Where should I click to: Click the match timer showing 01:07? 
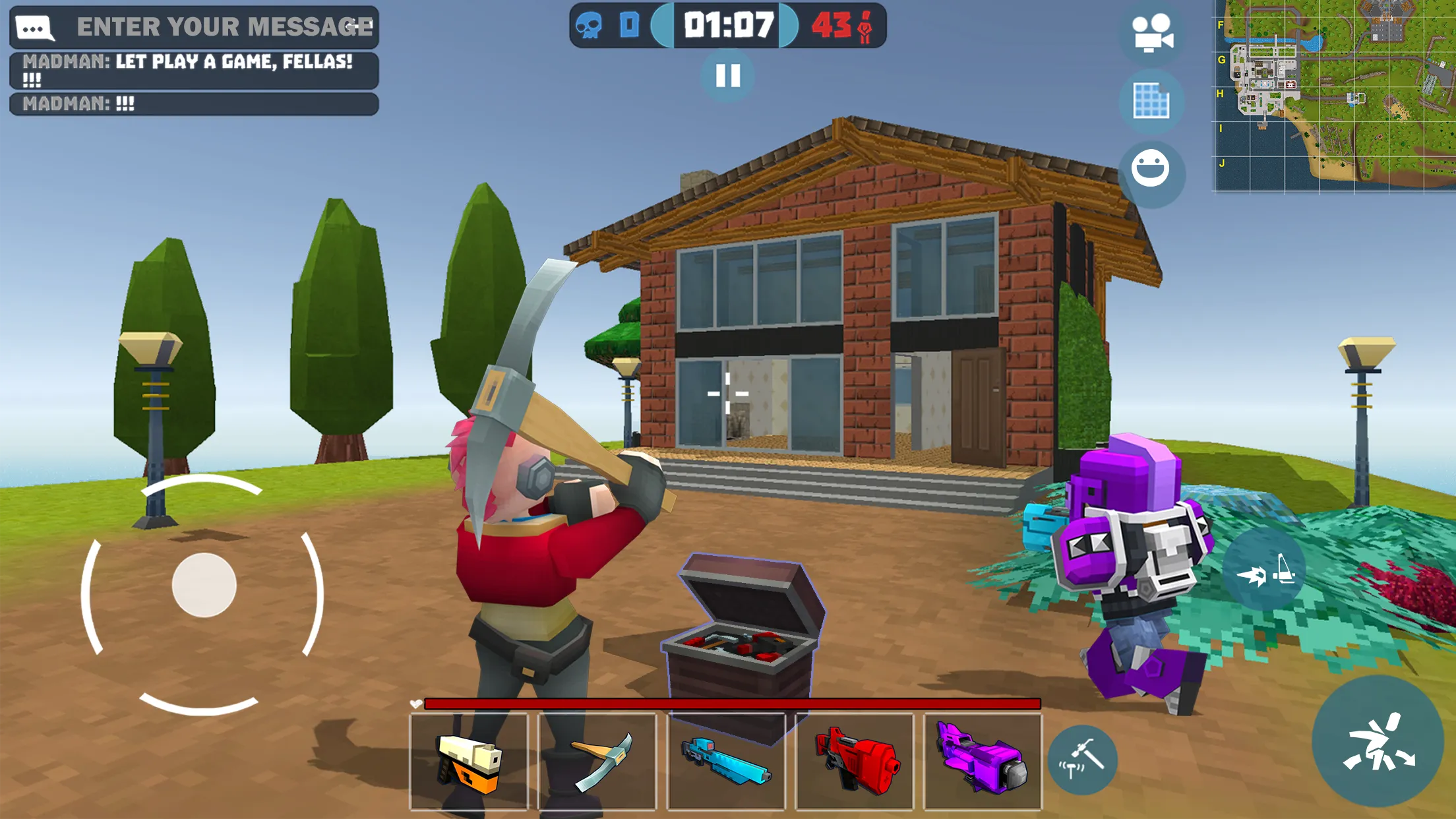[728, 24]
